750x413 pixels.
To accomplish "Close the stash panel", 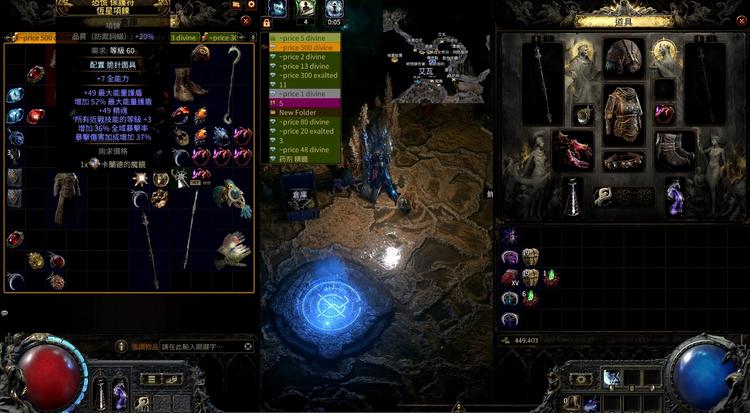I will (246, 19).
